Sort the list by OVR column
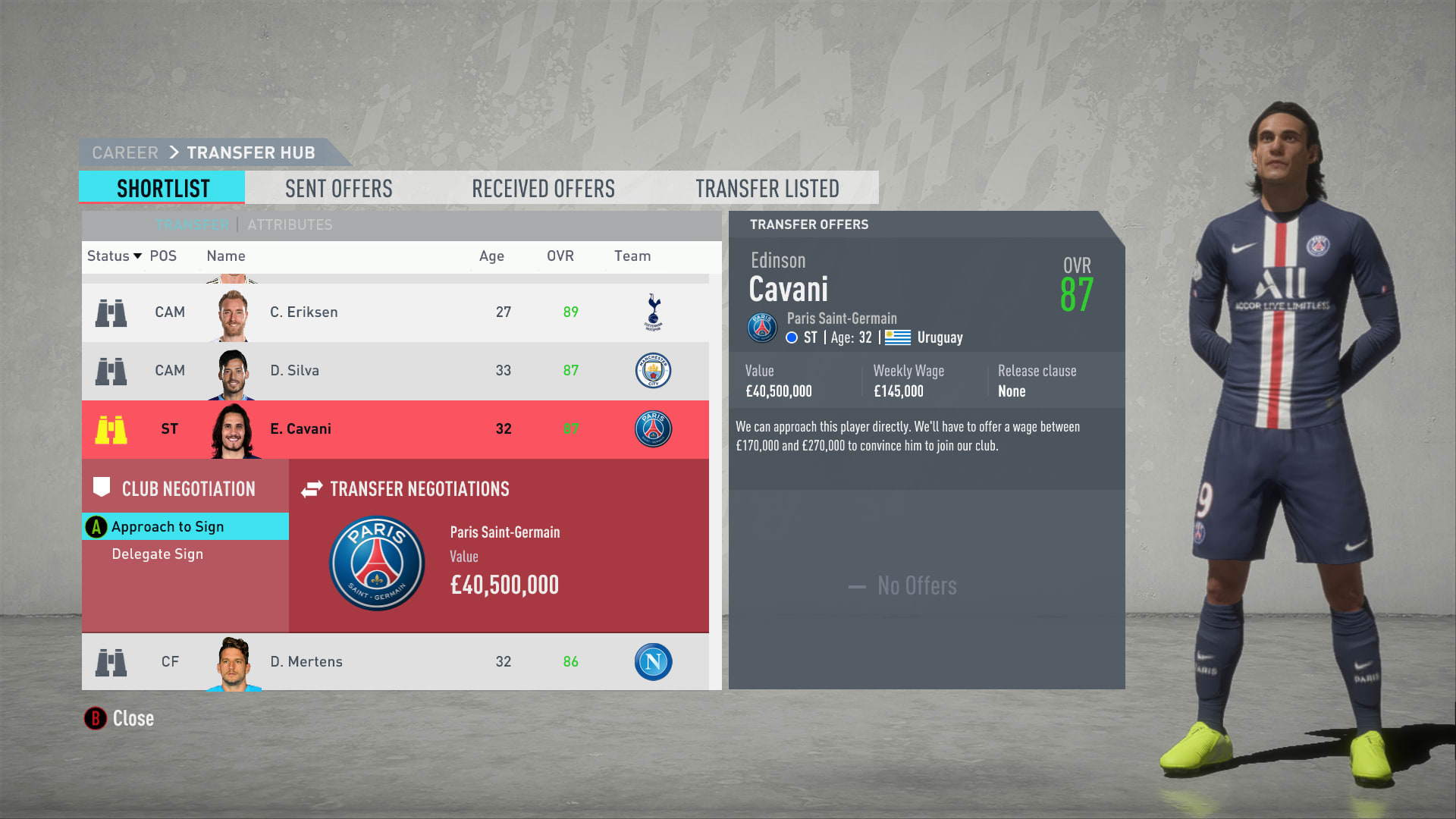This screenshot has height=819, width=1456. (x=560, y=256)
